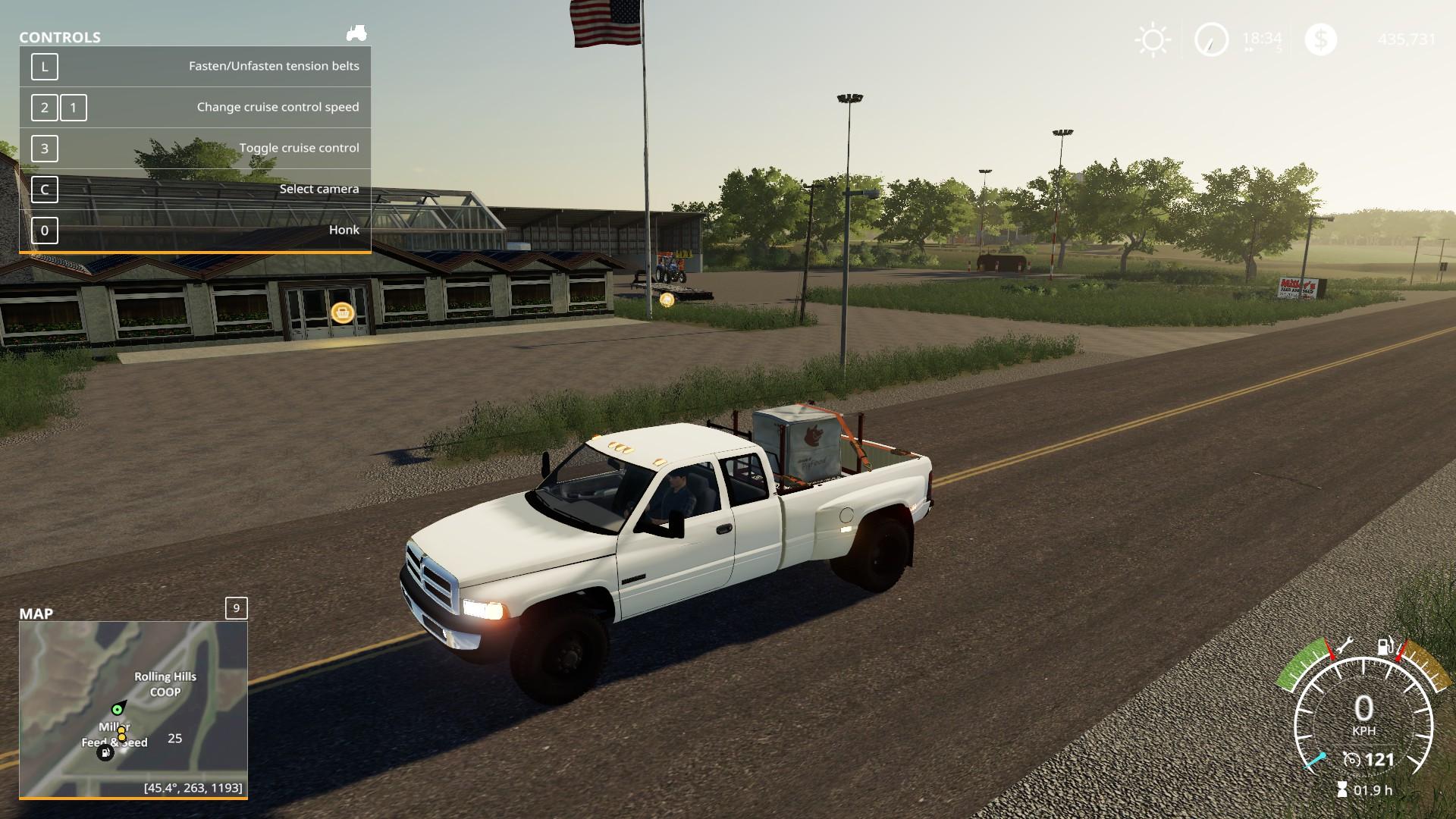Fasten tension belts via the L key entry

click(x=45, y=67)
